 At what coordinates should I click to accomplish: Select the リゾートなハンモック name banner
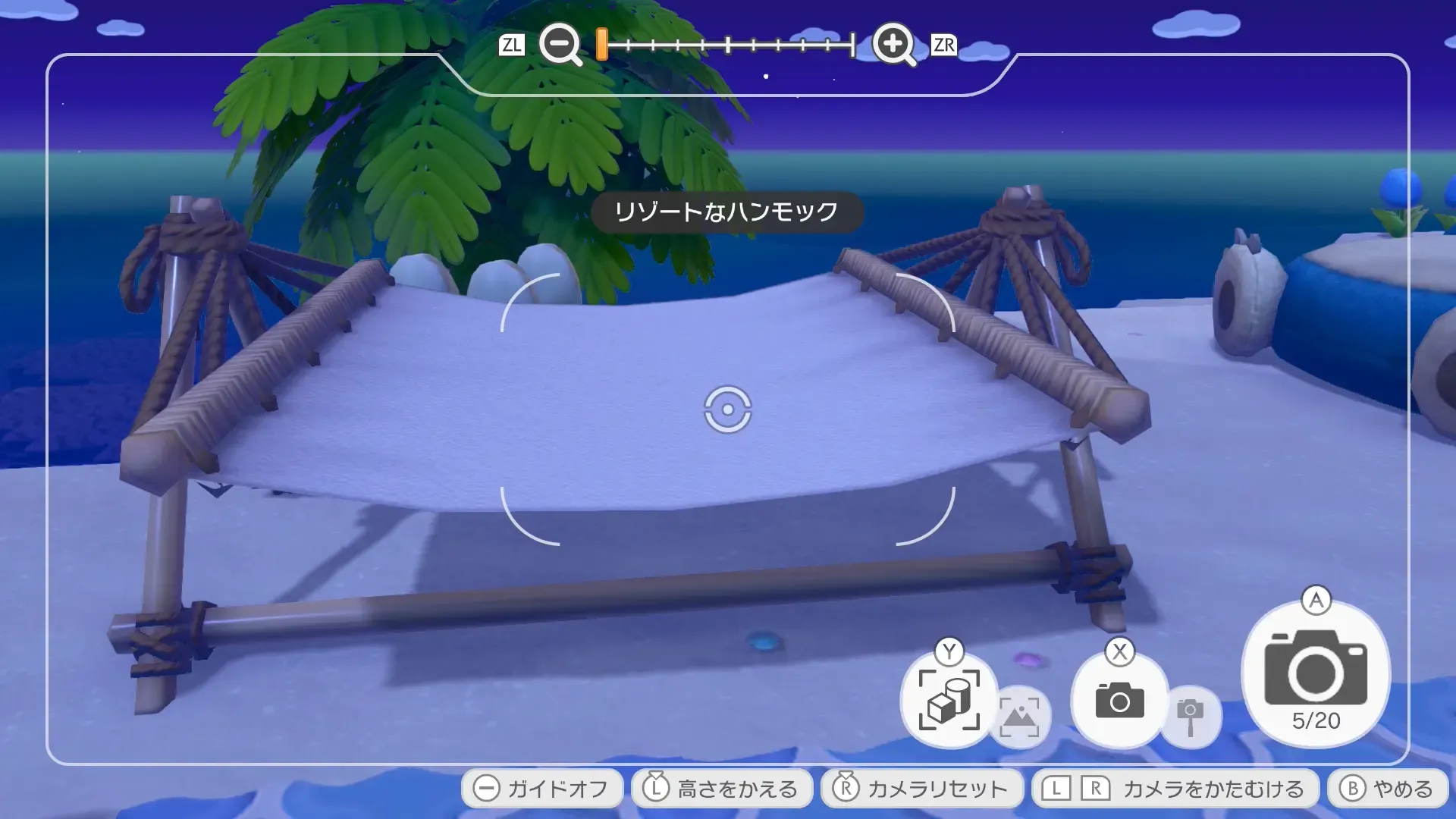(x=727, y=213)
